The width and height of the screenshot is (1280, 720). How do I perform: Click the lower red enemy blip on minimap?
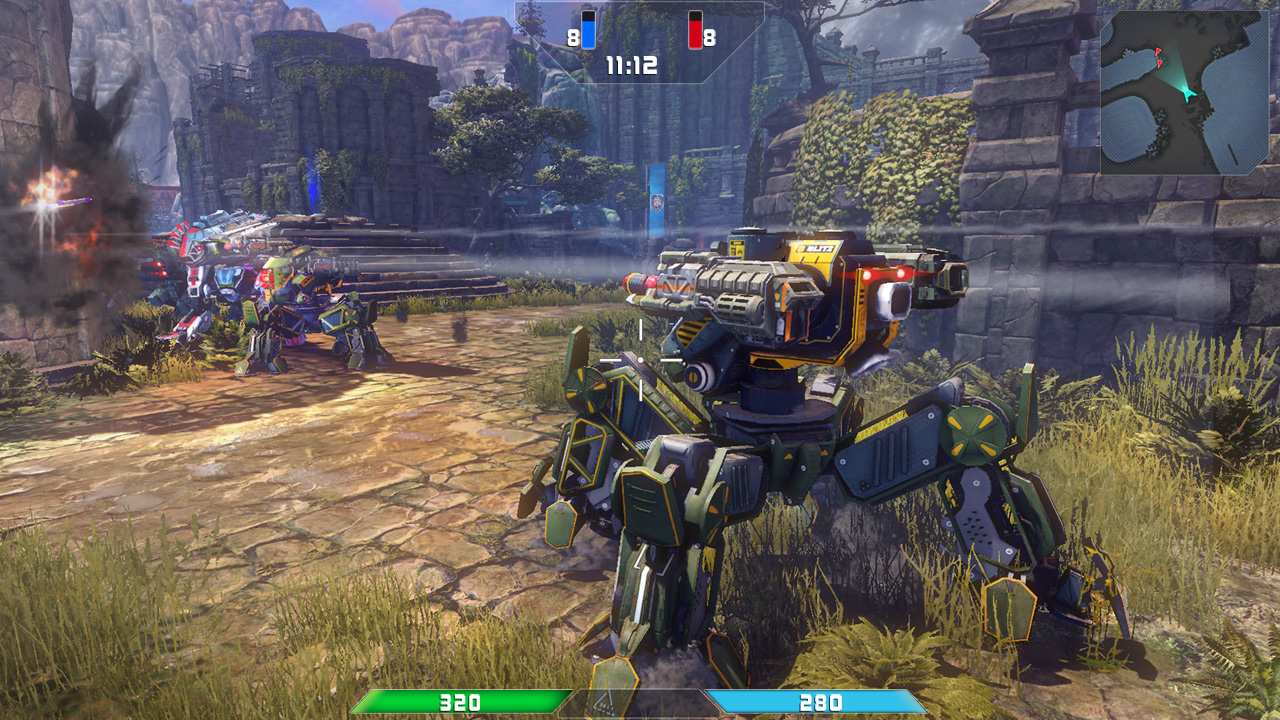pyautogui.click(x=1159, y=64)
